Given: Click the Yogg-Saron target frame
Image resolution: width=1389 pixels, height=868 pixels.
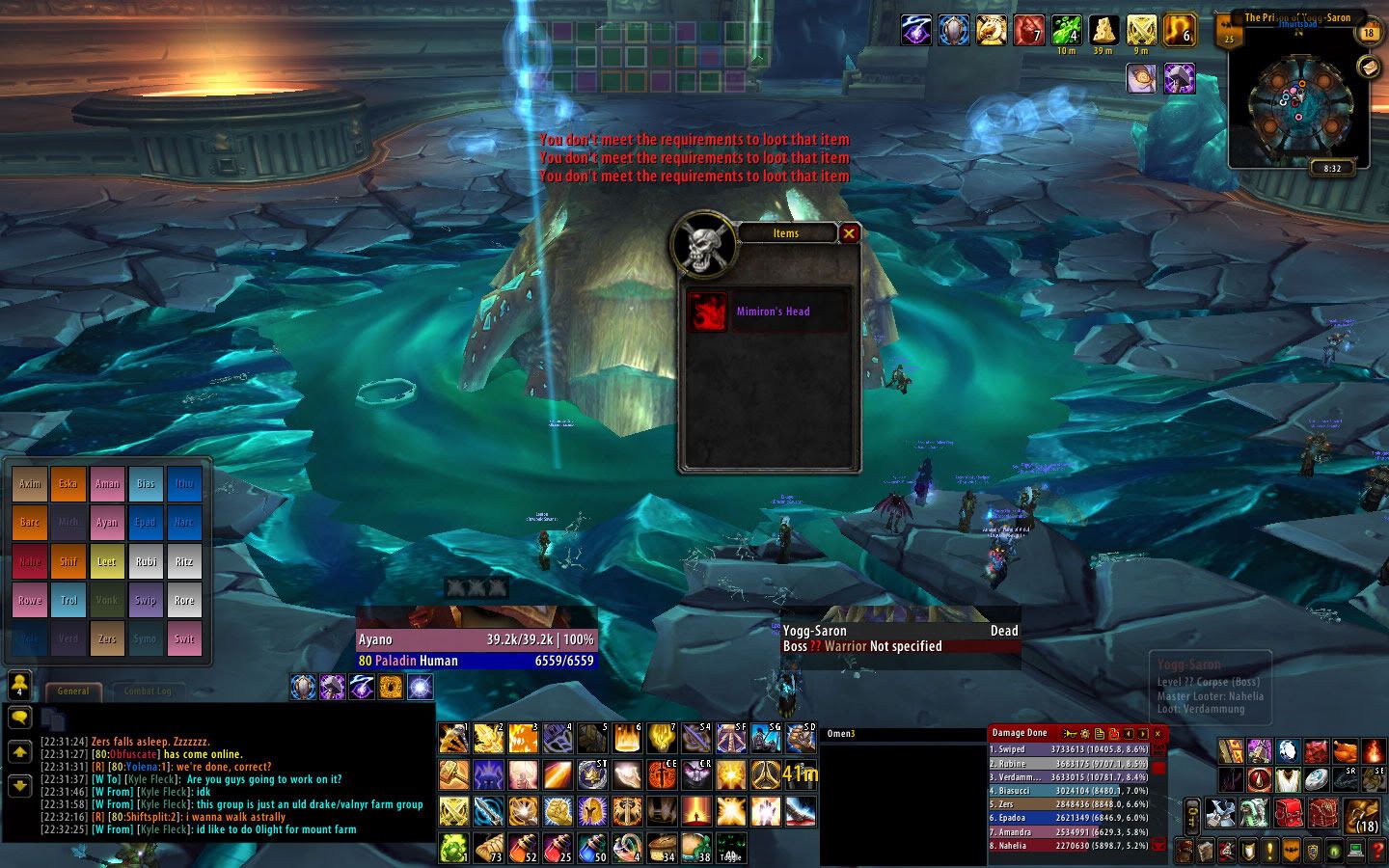Looking at the screenshot, I should tap(899, 638).
